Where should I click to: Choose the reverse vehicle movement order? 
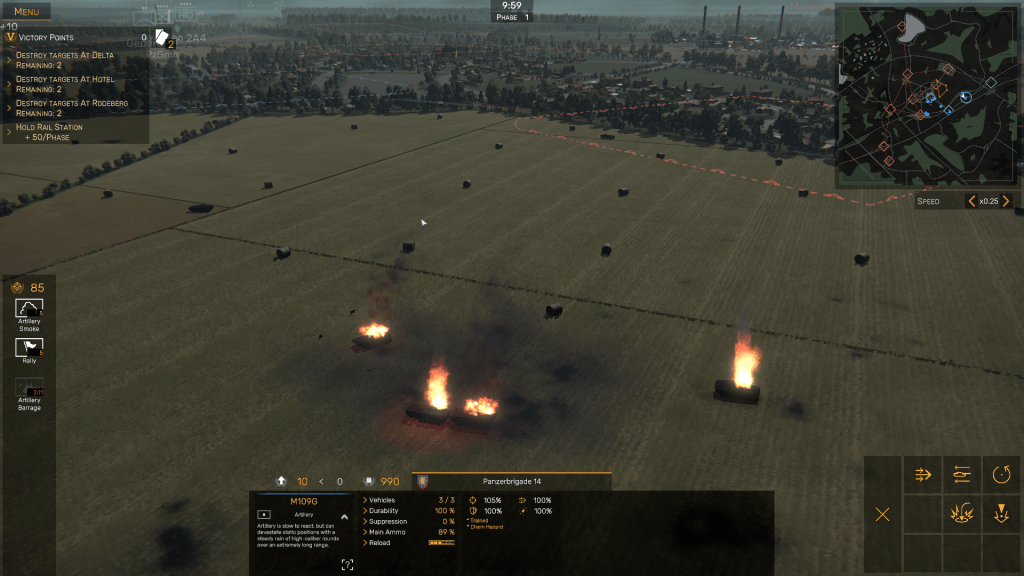(x=962, y=475)
